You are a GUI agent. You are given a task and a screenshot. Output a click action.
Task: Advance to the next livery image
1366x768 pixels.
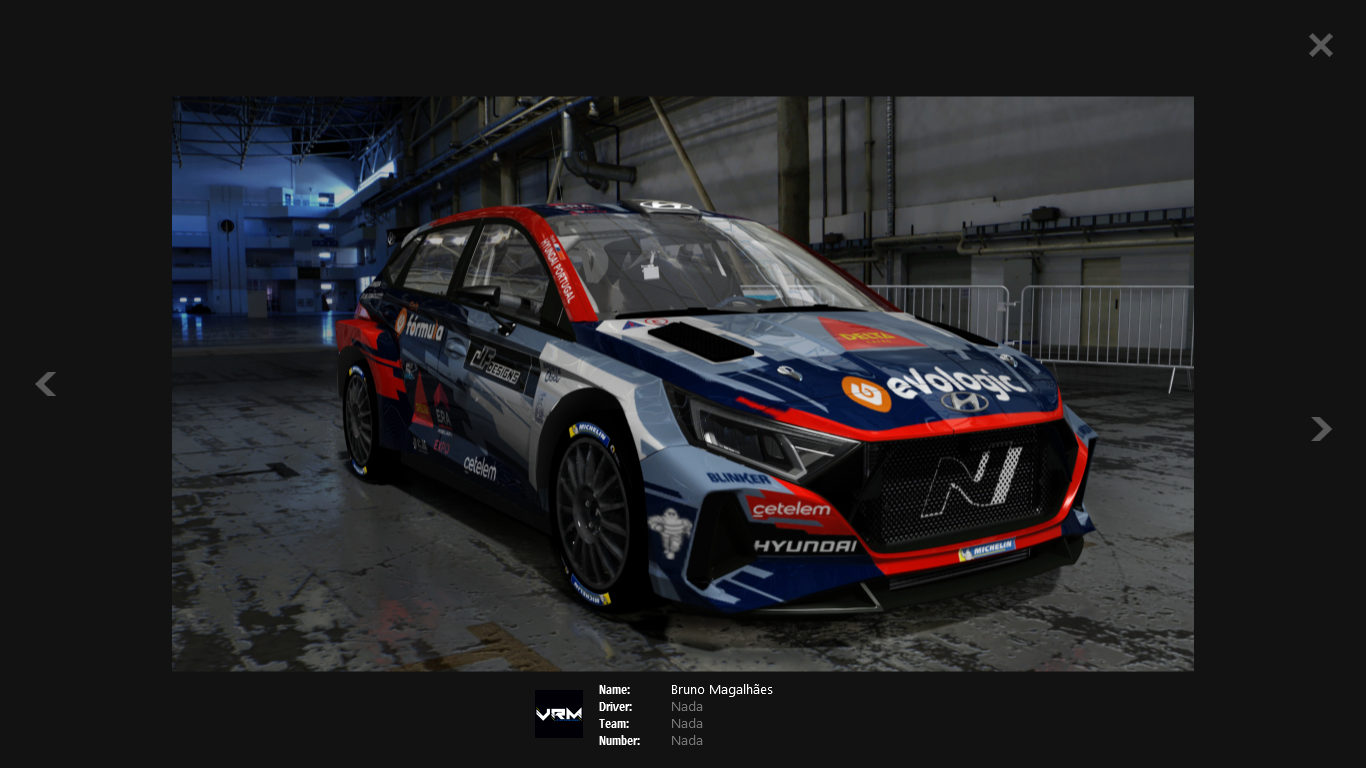pyautogui.click(x=1321, y=429)
